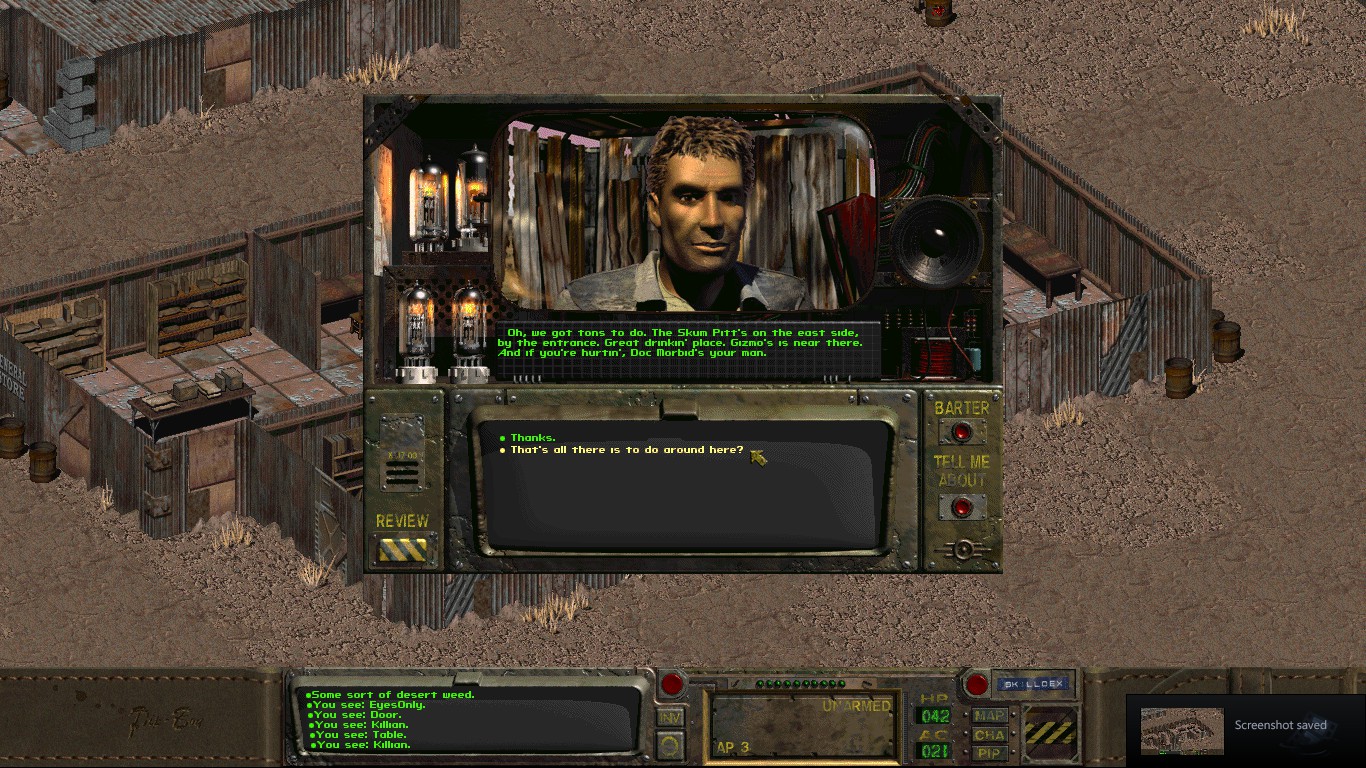
Task: Open the character sheet via CHA button
Action: click(988, 734)
